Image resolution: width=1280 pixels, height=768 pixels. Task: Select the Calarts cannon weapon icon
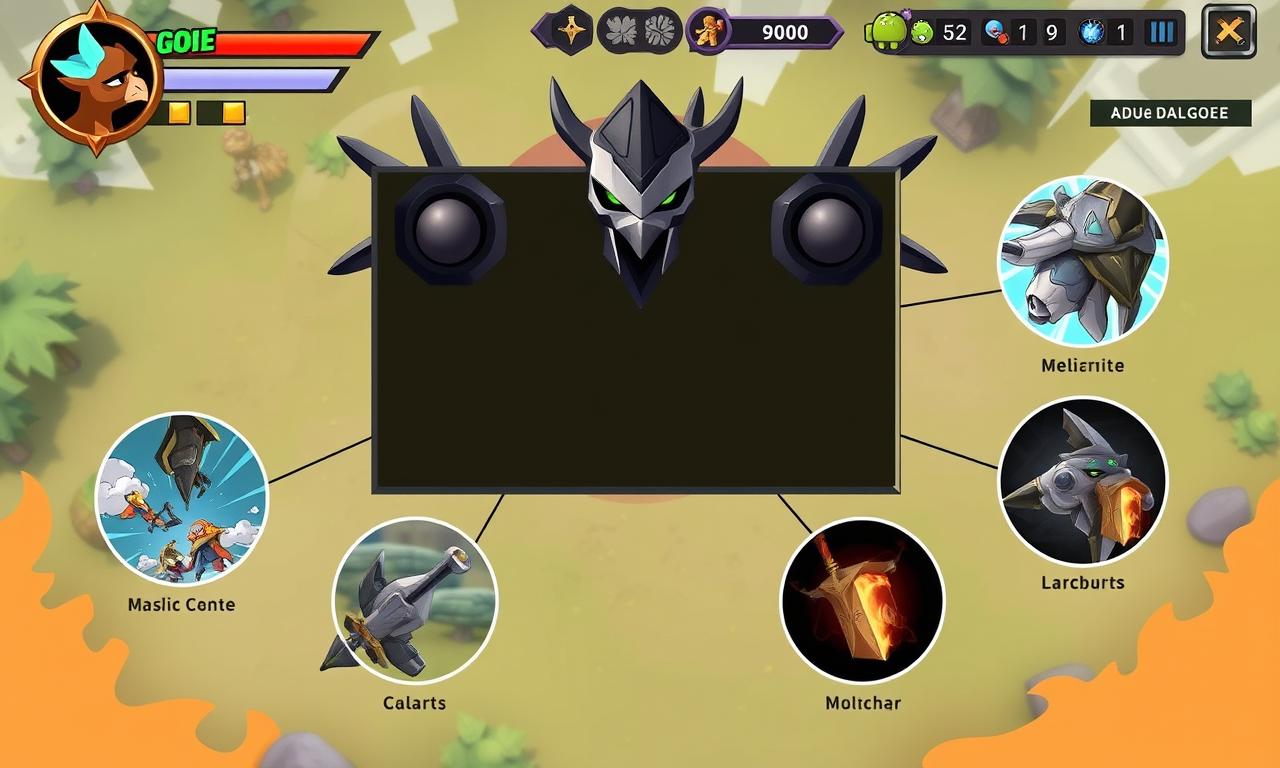(x=414, y=600)
